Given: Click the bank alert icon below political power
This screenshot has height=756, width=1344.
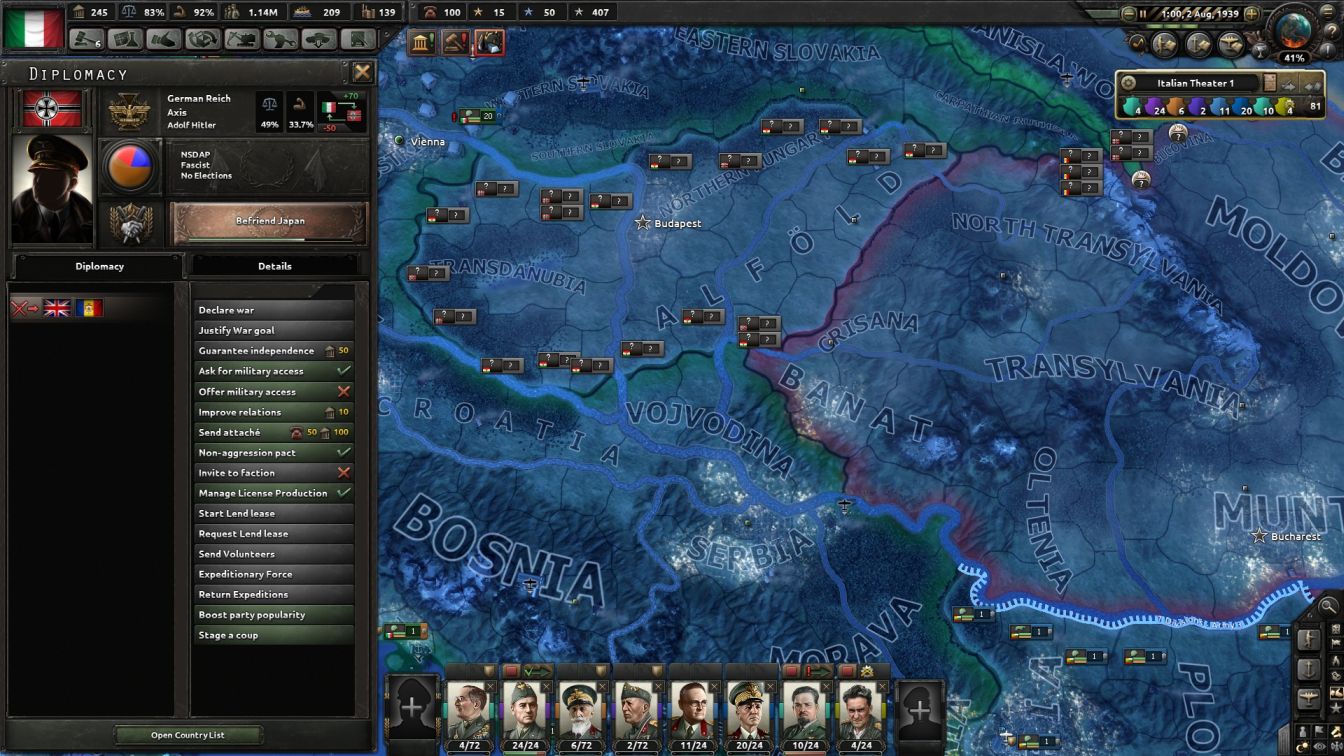Looking at the screenshot, I should [423, 41].
